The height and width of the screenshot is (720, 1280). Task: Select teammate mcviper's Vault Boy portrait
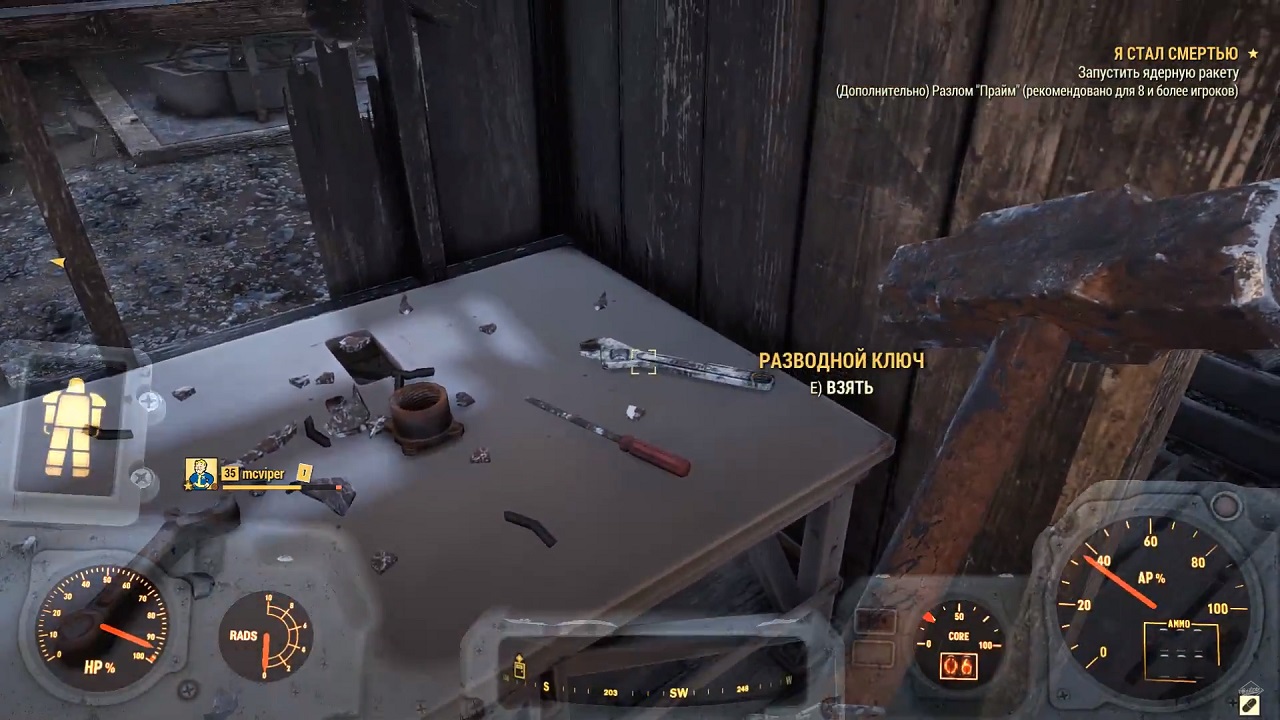(x=201, y=473)
